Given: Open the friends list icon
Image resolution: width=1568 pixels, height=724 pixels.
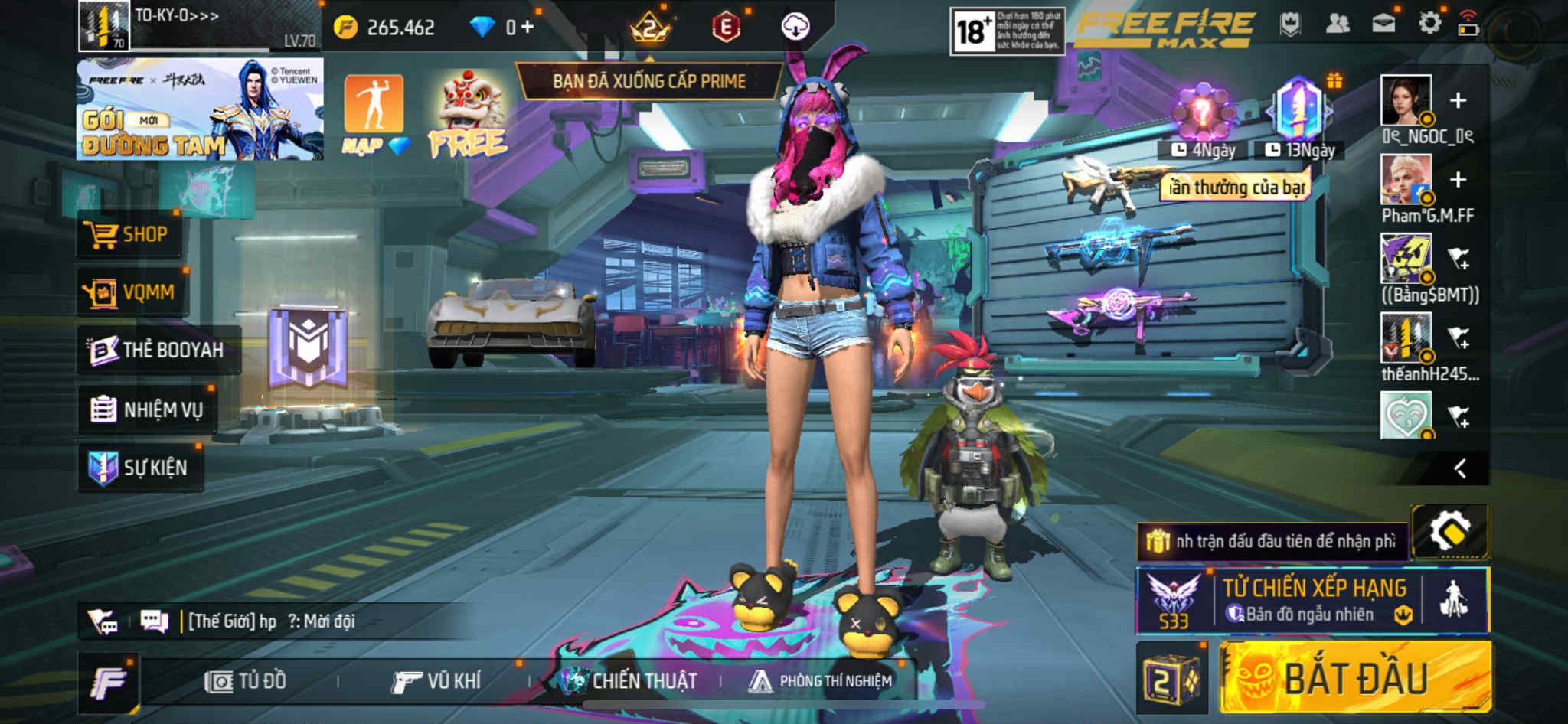Looking at the screenshot, I should (x=1338, y=24).
